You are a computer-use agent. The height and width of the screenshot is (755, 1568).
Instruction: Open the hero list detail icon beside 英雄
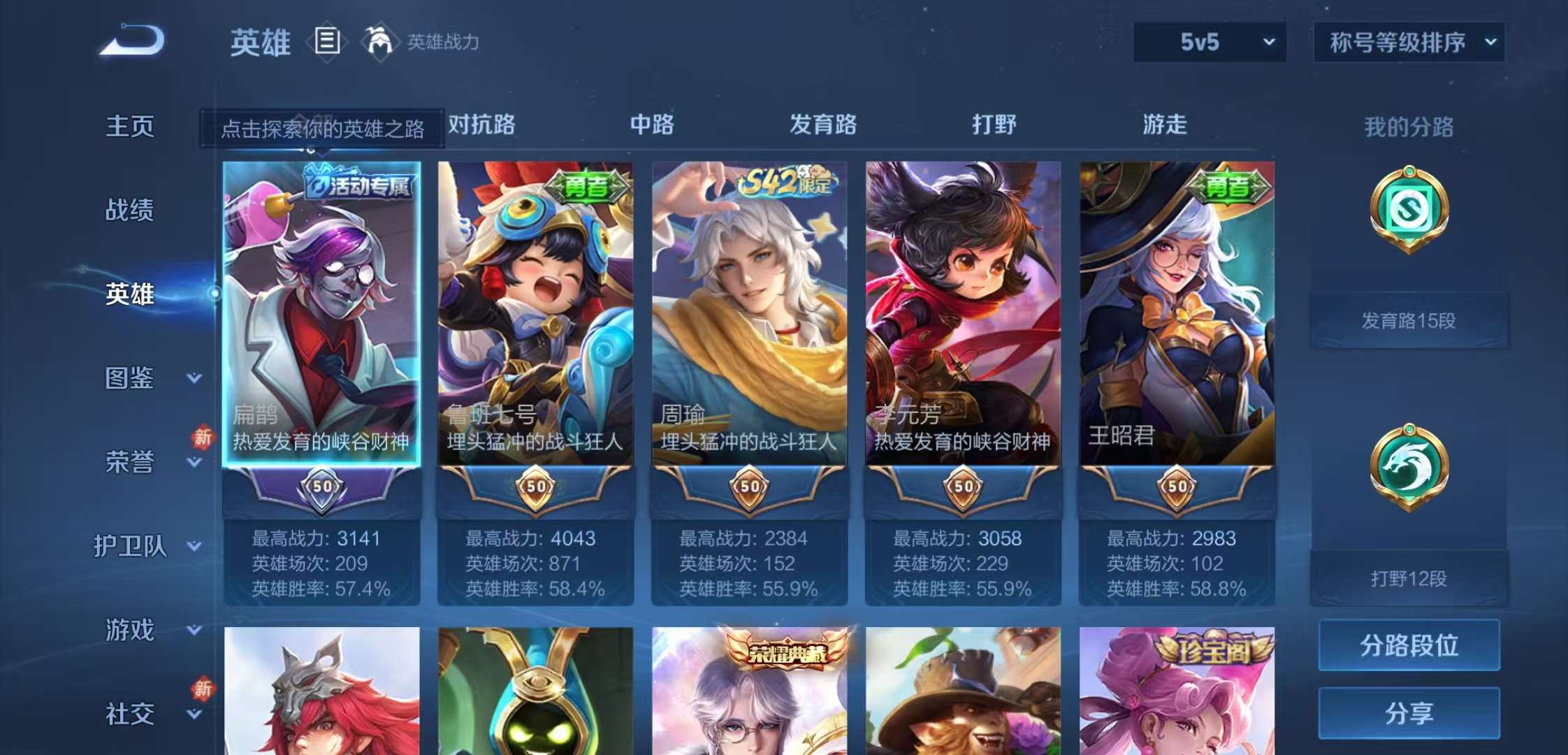tap(325, 42)
